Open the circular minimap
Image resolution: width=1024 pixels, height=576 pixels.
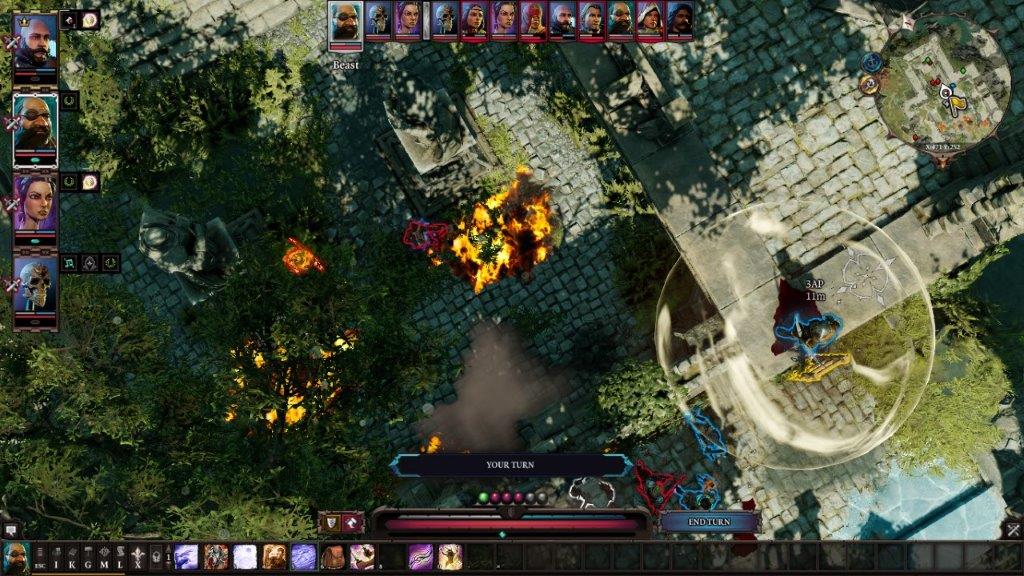(946, 78)
